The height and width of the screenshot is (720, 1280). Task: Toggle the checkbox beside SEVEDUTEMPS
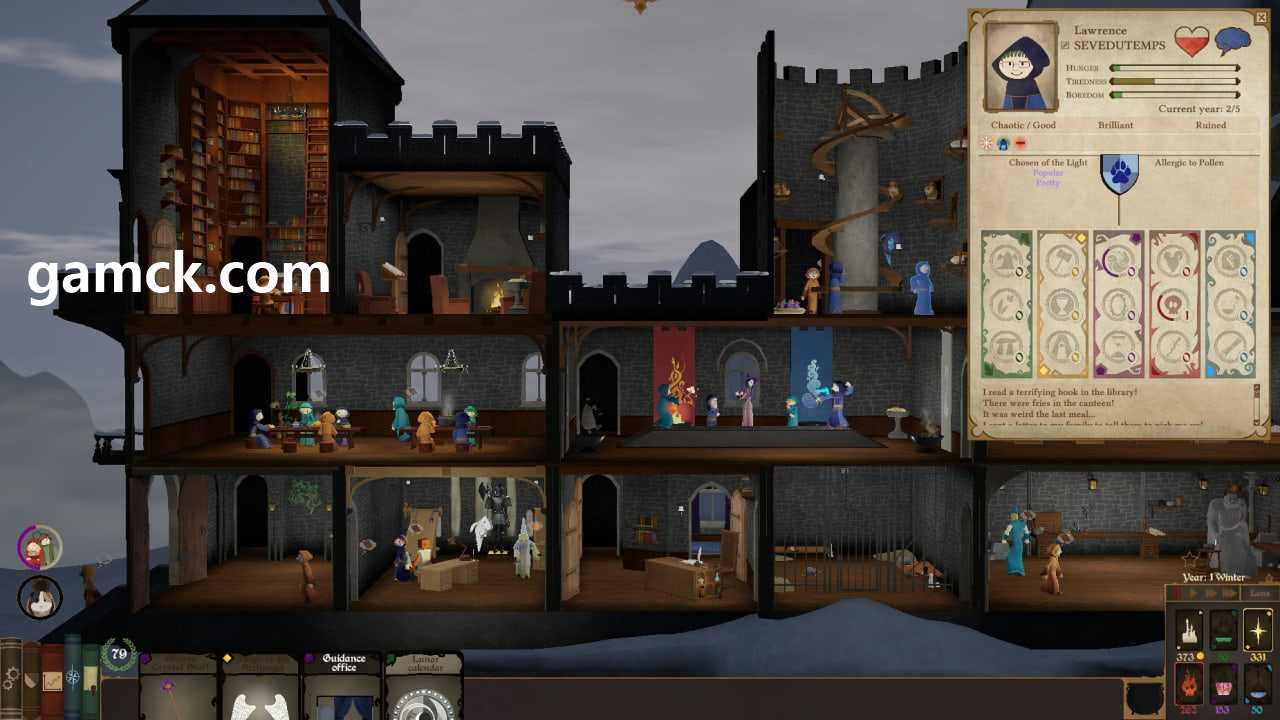(x=1064, y=46)
